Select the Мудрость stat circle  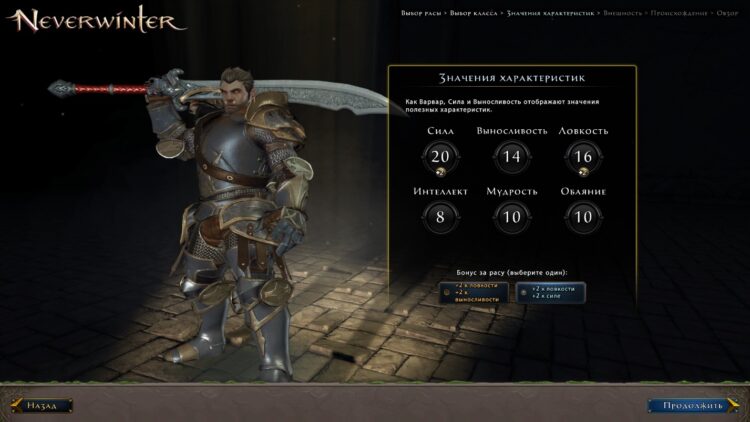512,216
